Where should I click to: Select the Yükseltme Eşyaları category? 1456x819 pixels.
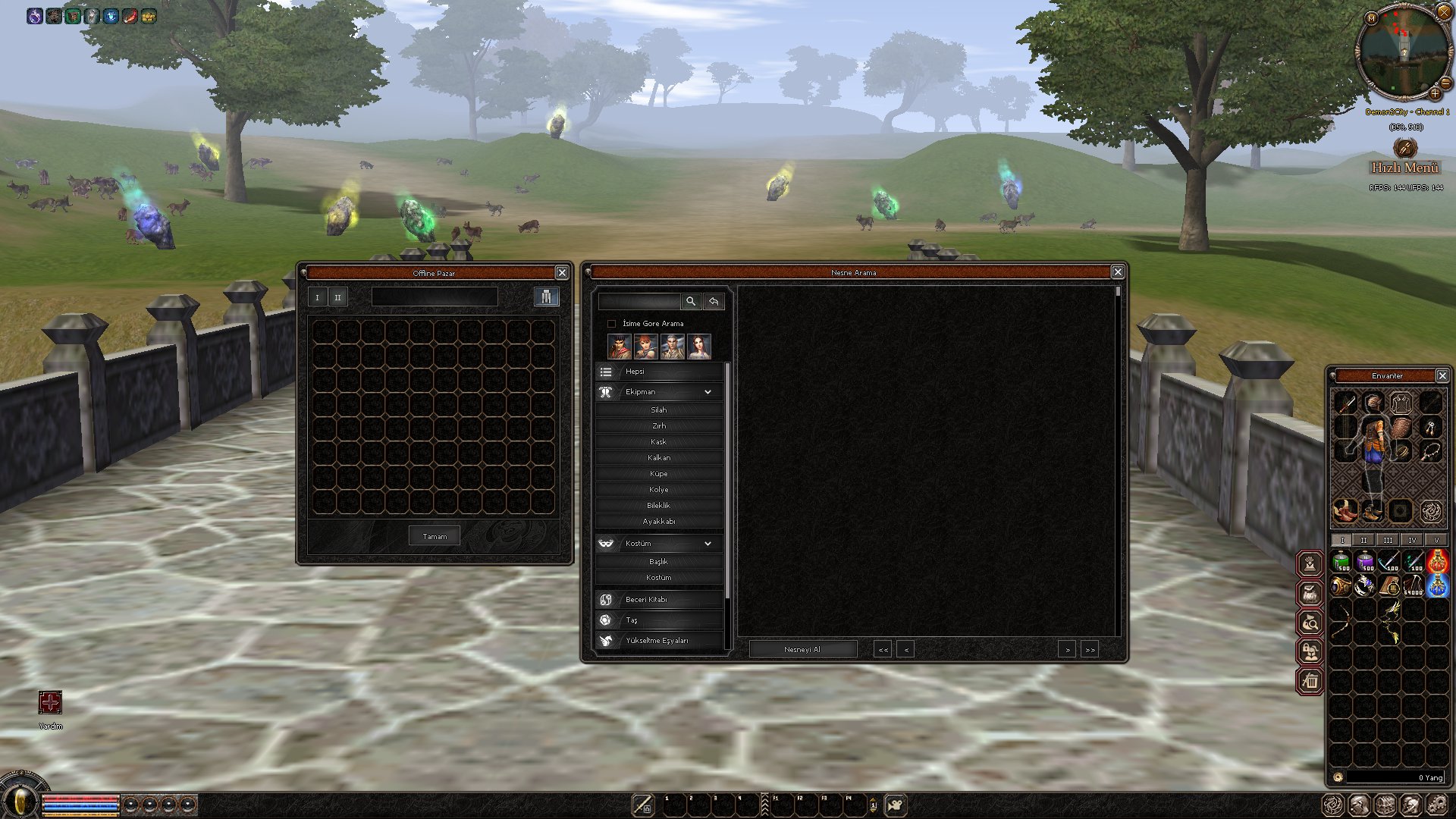coord(658,641)
